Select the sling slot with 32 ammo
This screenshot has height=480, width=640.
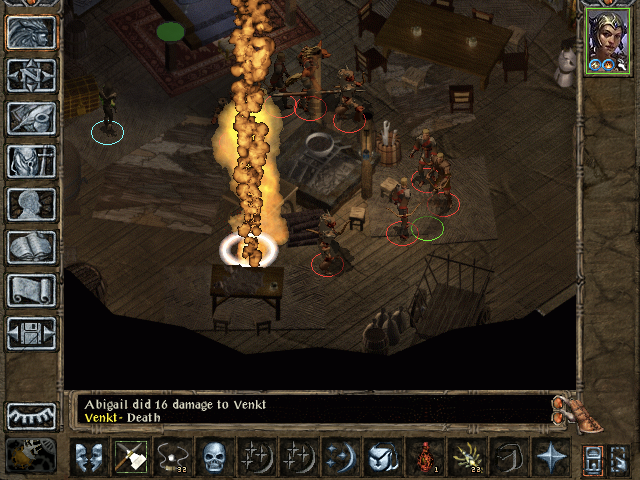point(172,457)
